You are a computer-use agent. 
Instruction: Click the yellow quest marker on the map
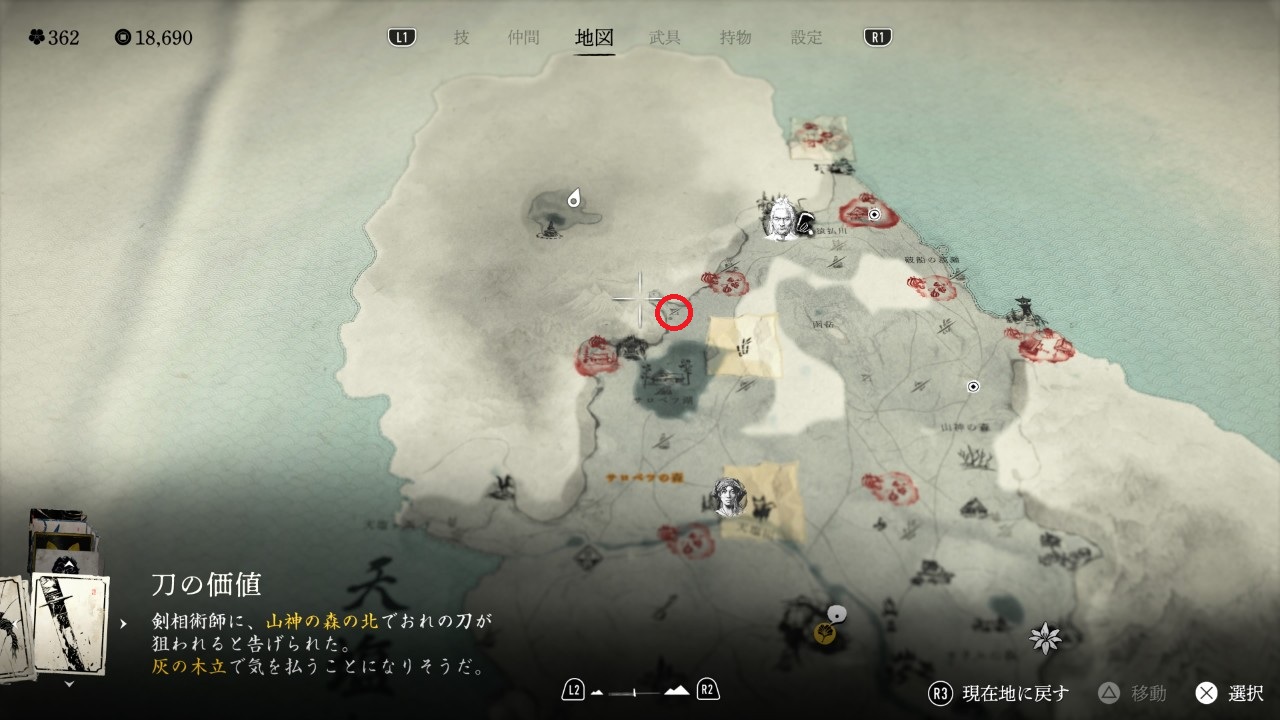click(x=825, y=632)
